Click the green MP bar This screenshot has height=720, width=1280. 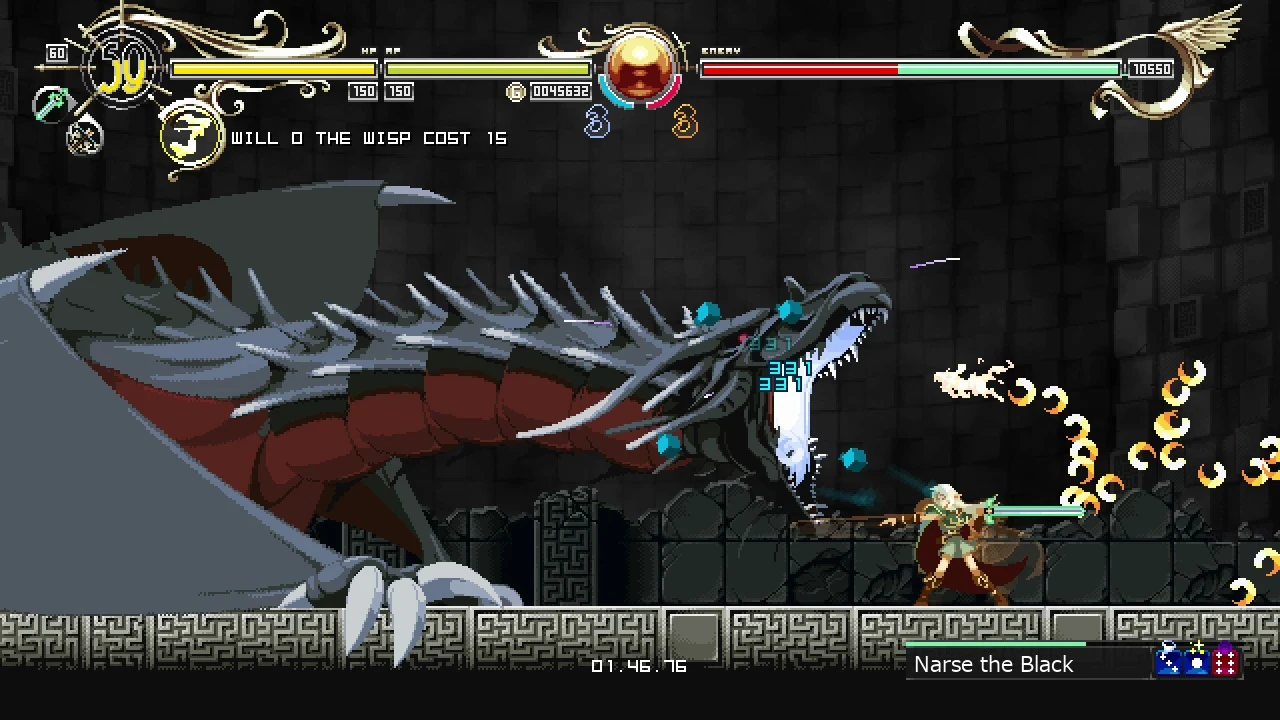click(x=490, y=68)
